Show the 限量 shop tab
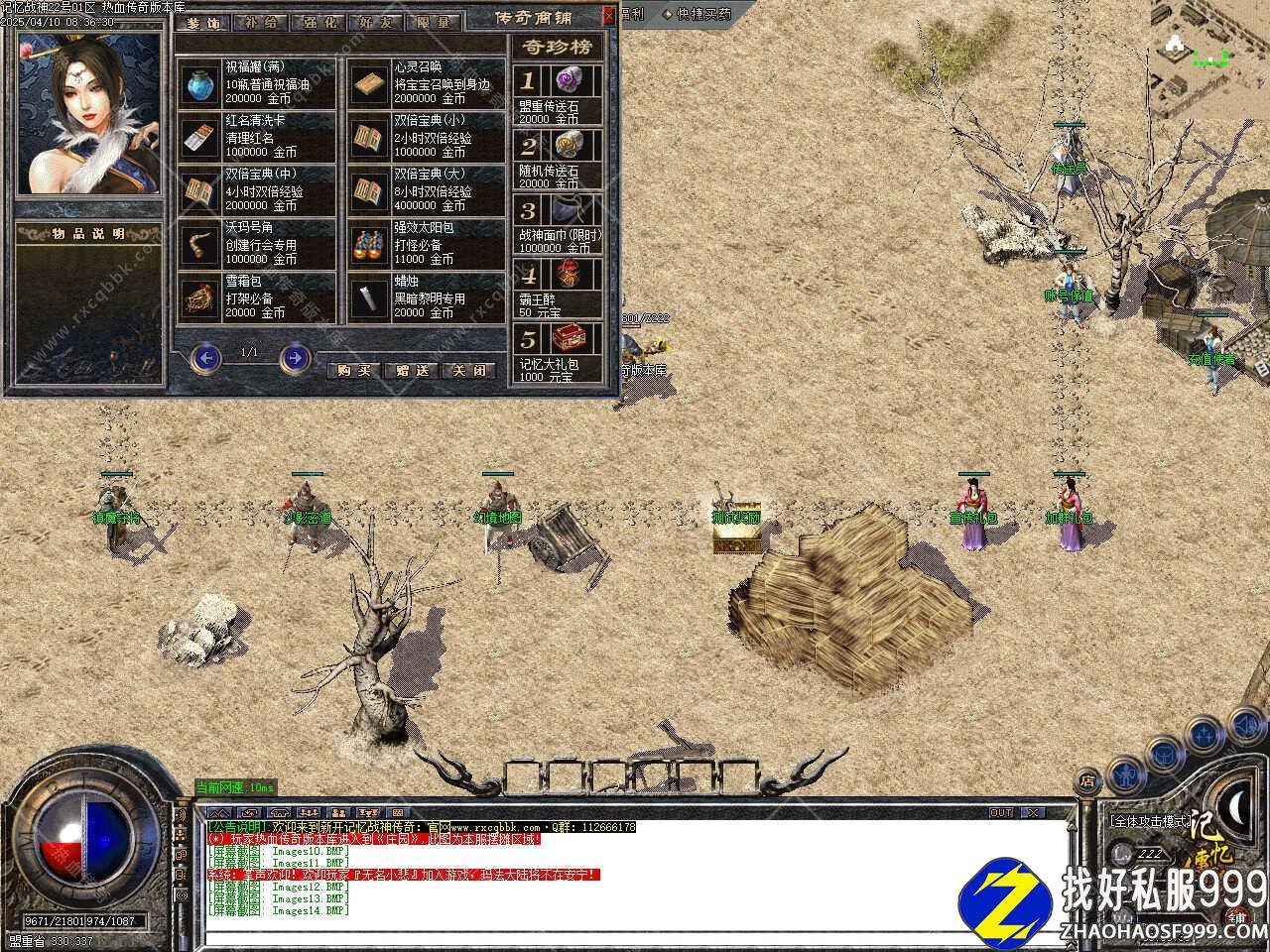 click(433, 22)
